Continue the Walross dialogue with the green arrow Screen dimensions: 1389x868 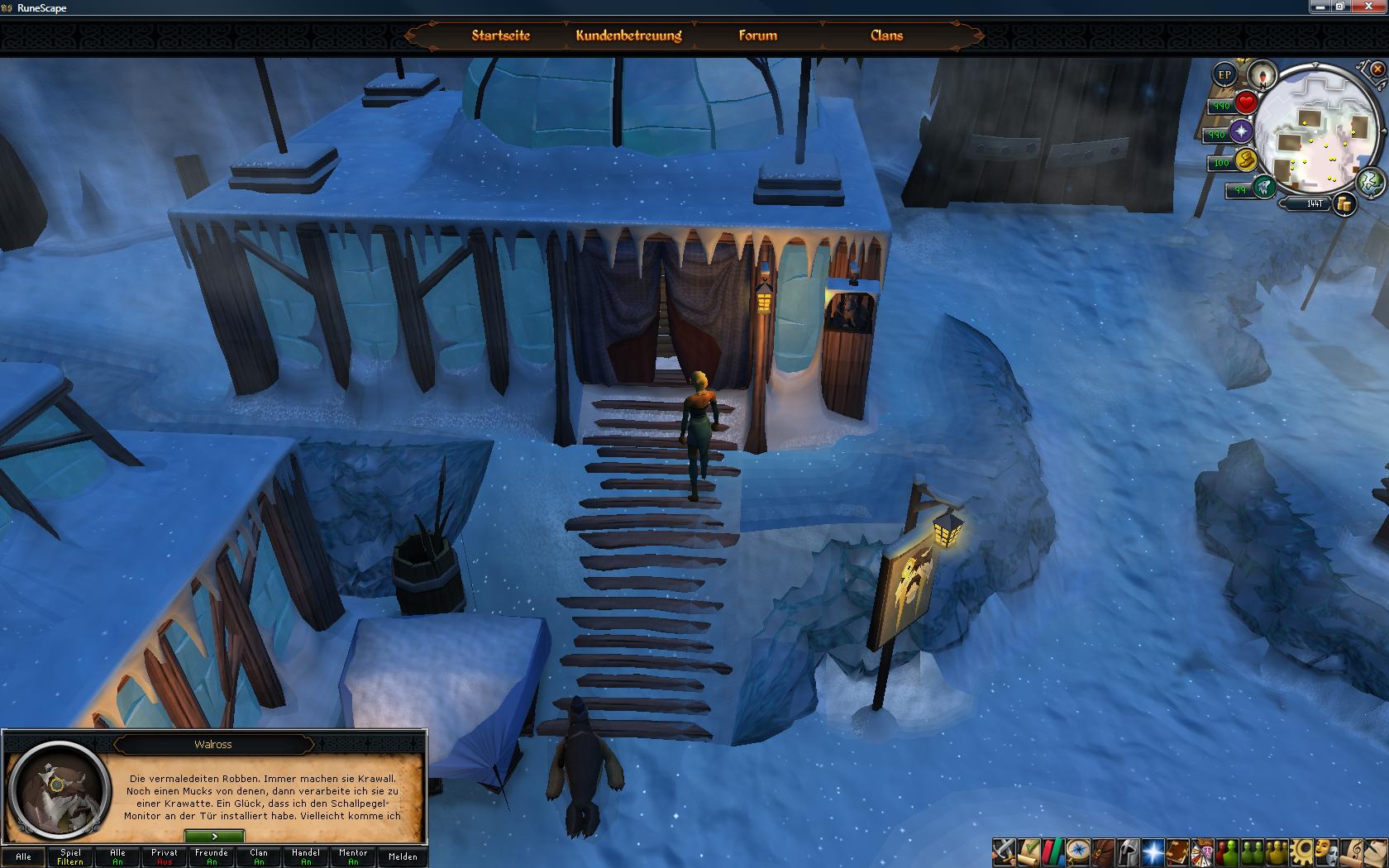click(214, 837)
